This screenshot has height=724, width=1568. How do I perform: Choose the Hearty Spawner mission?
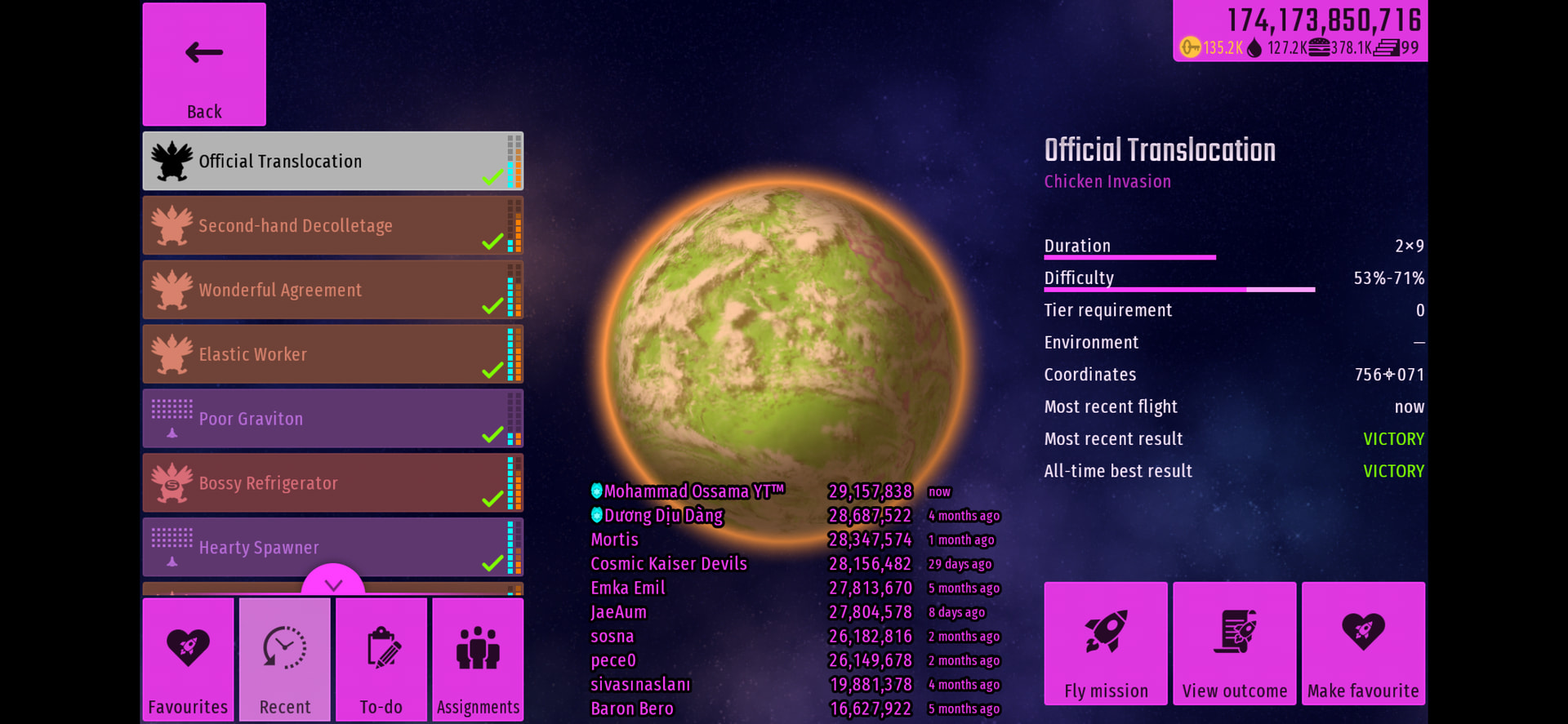[x=332, y=548]
